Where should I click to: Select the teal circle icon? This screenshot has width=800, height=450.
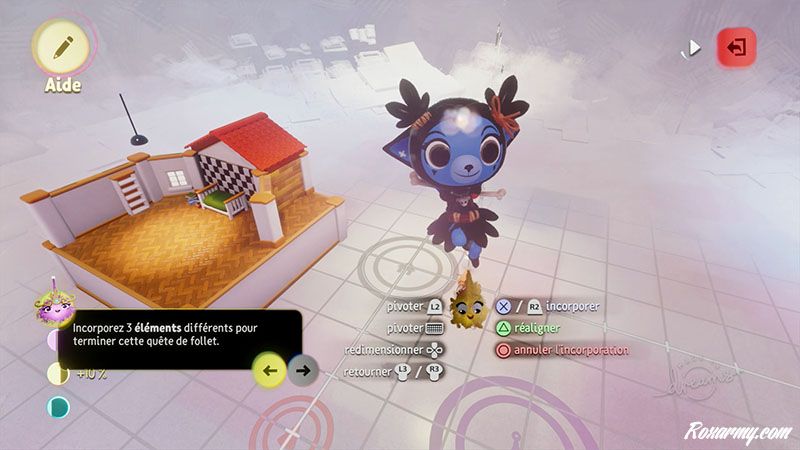click(58, 407)
